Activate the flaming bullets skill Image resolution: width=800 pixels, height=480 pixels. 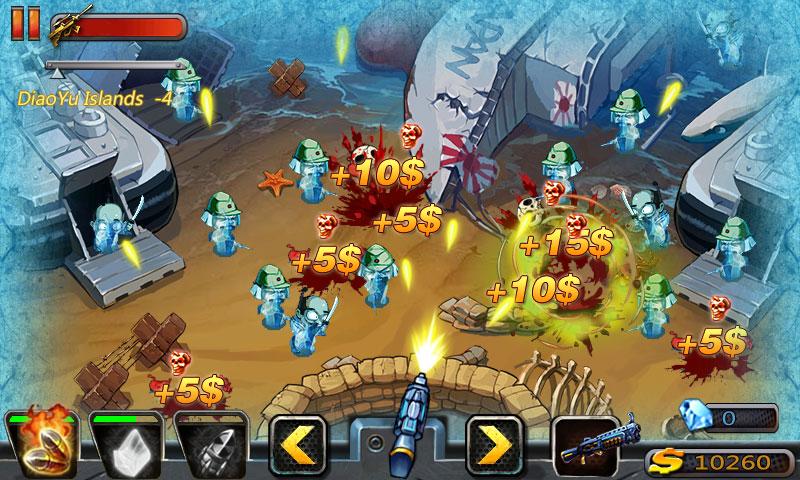tap(40, 443)
